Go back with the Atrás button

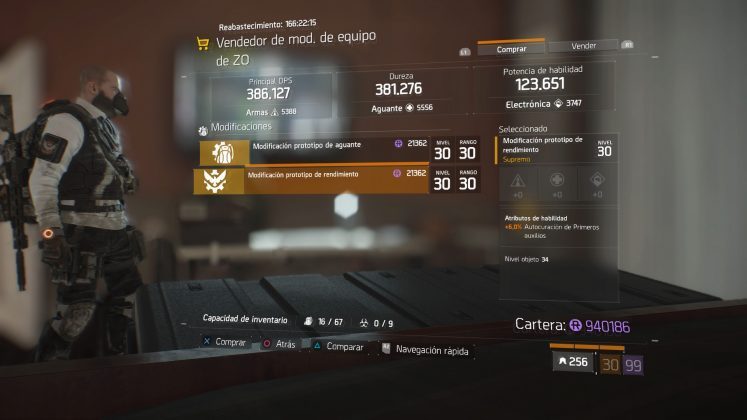click(x=284, y=343)
